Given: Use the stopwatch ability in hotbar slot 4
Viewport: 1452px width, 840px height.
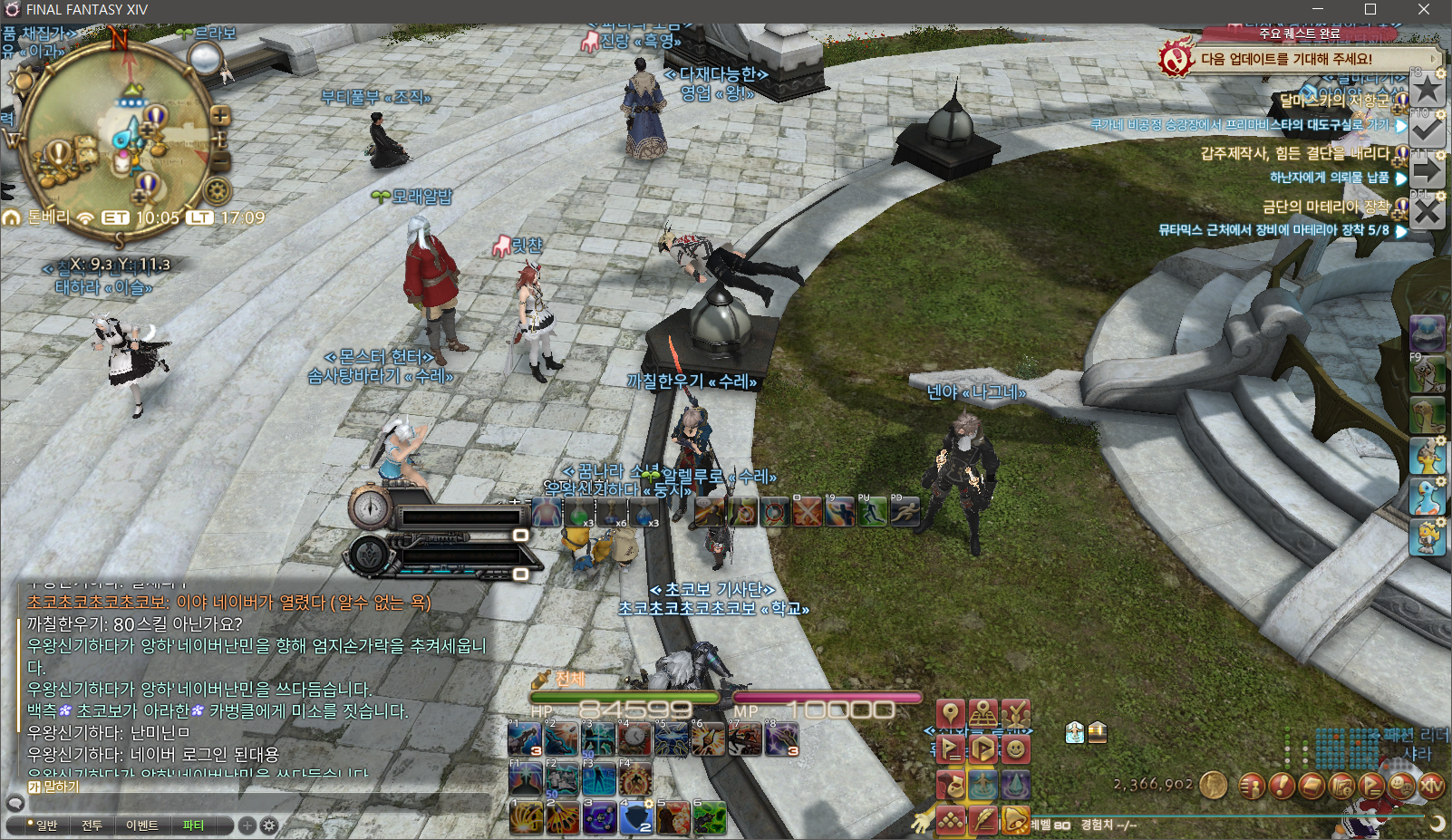Looking at the screenshot, I should point(634,739).
